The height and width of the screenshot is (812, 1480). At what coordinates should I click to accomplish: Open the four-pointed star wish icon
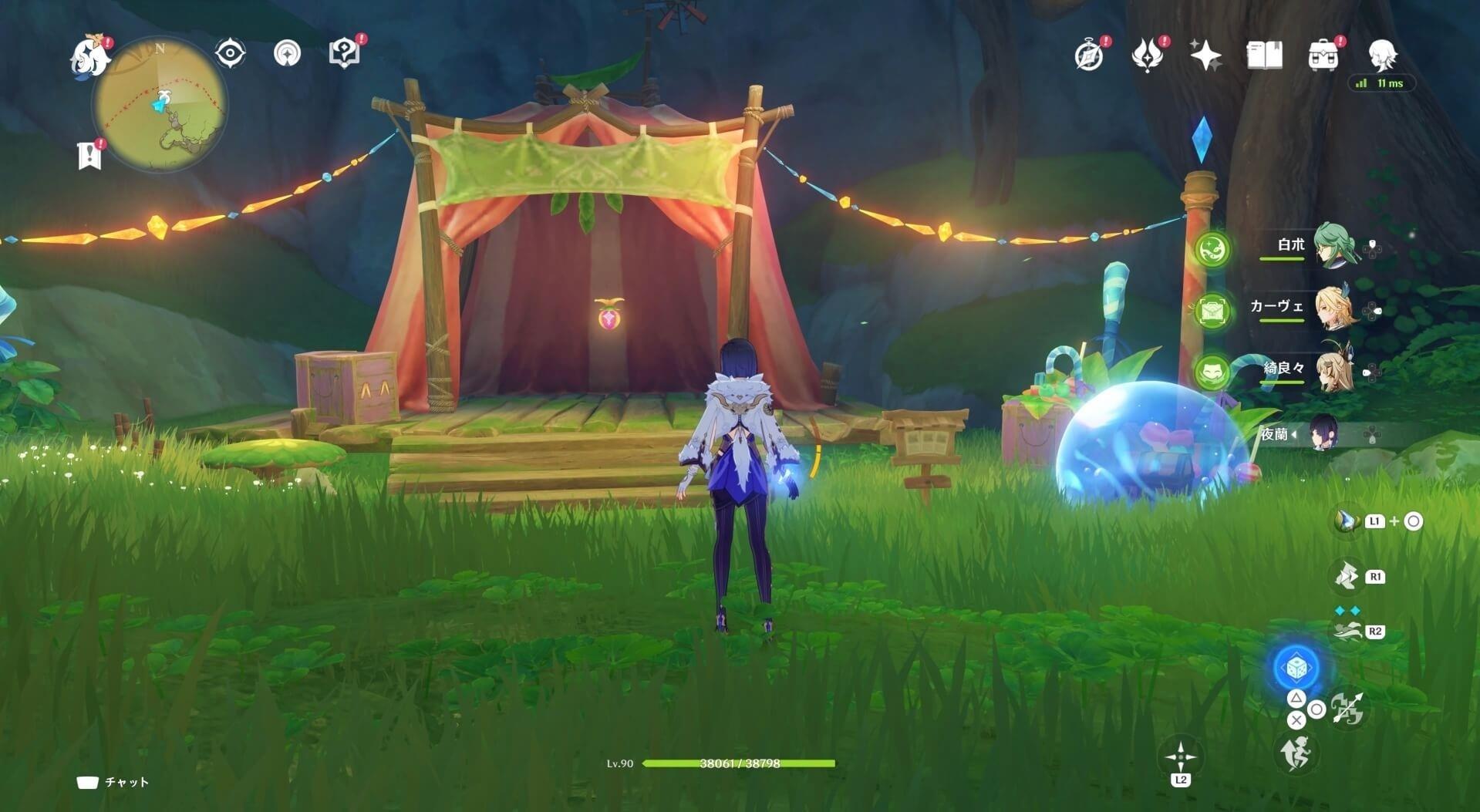(x=1205, y=56)
